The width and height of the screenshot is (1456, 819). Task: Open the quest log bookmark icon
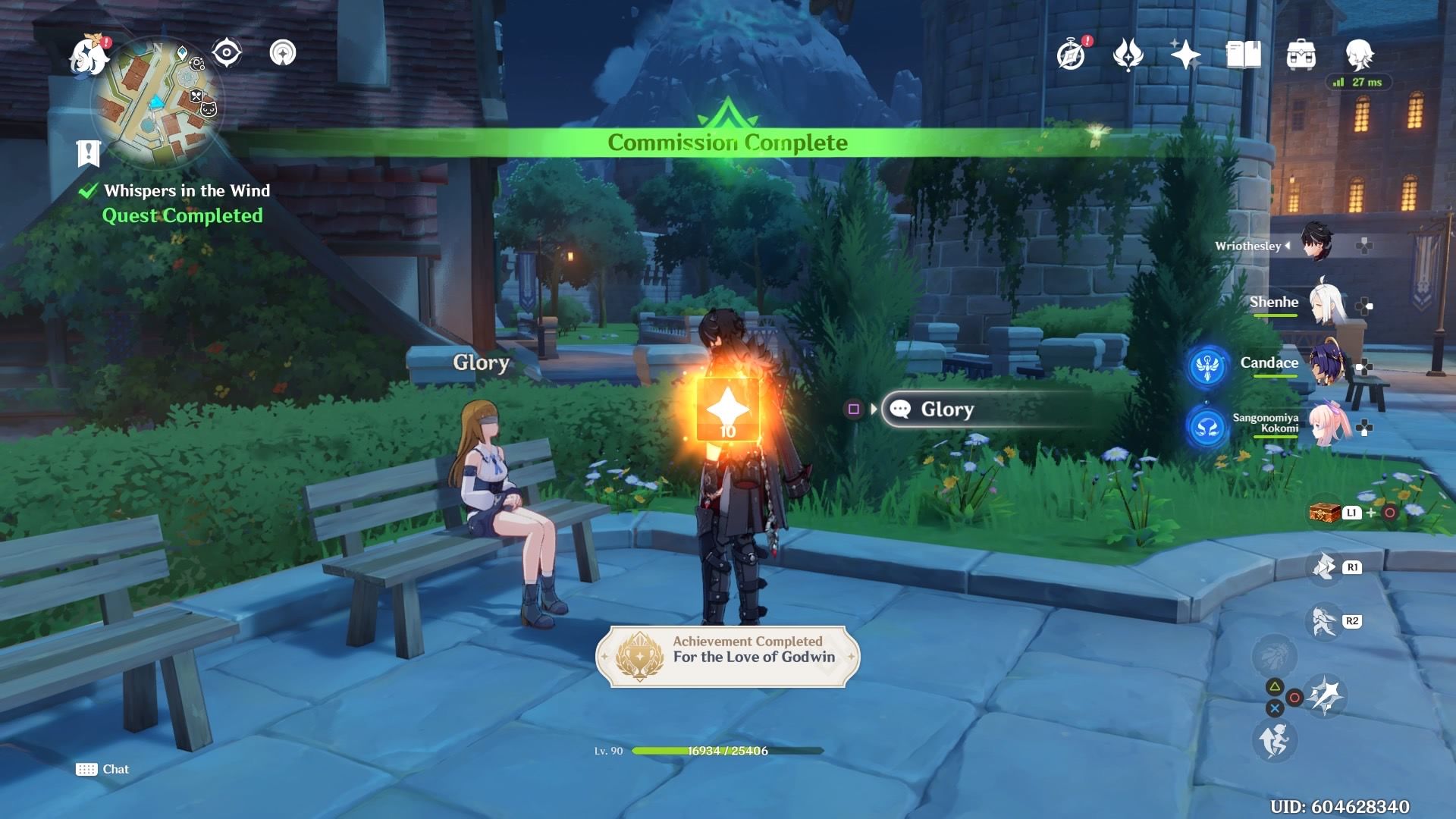coord(89,153)
